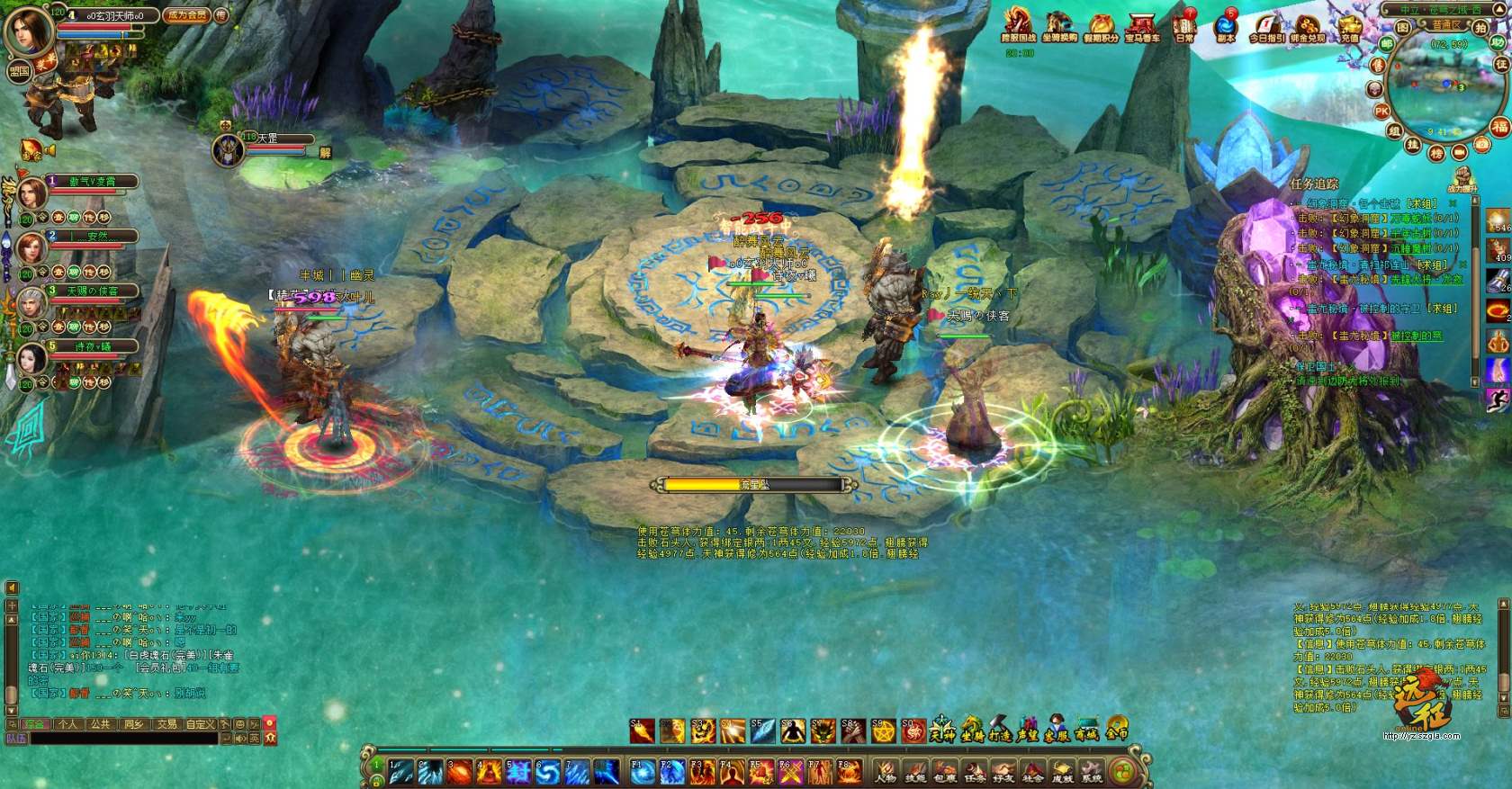The height and width of the screenshot is (789, 1512).
Task: Click the 充值 recharge icon
Action: tap(1349, 27)
